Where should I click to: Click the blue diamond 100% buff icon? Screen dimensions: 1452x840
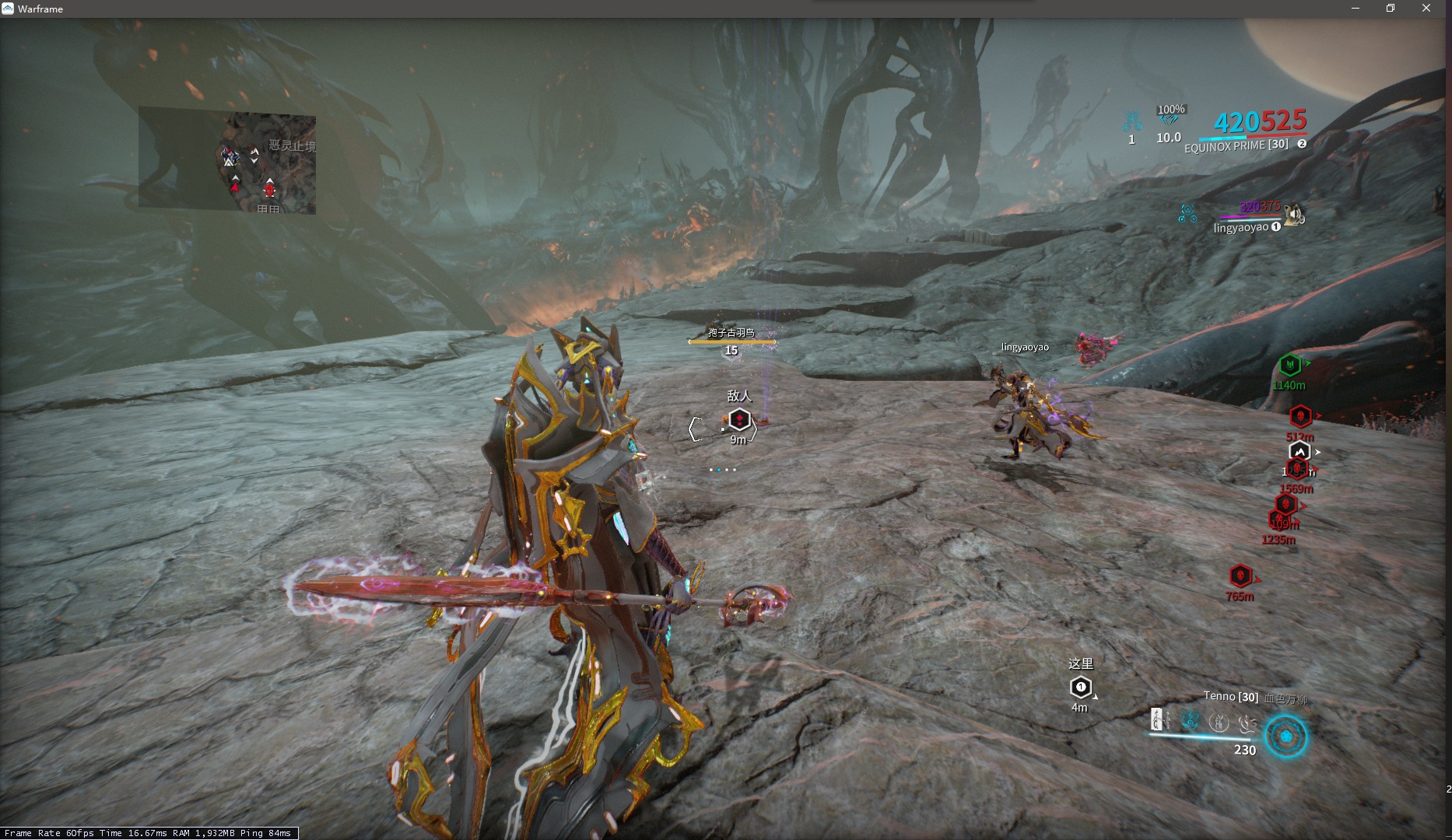(x=1169, y=120)
